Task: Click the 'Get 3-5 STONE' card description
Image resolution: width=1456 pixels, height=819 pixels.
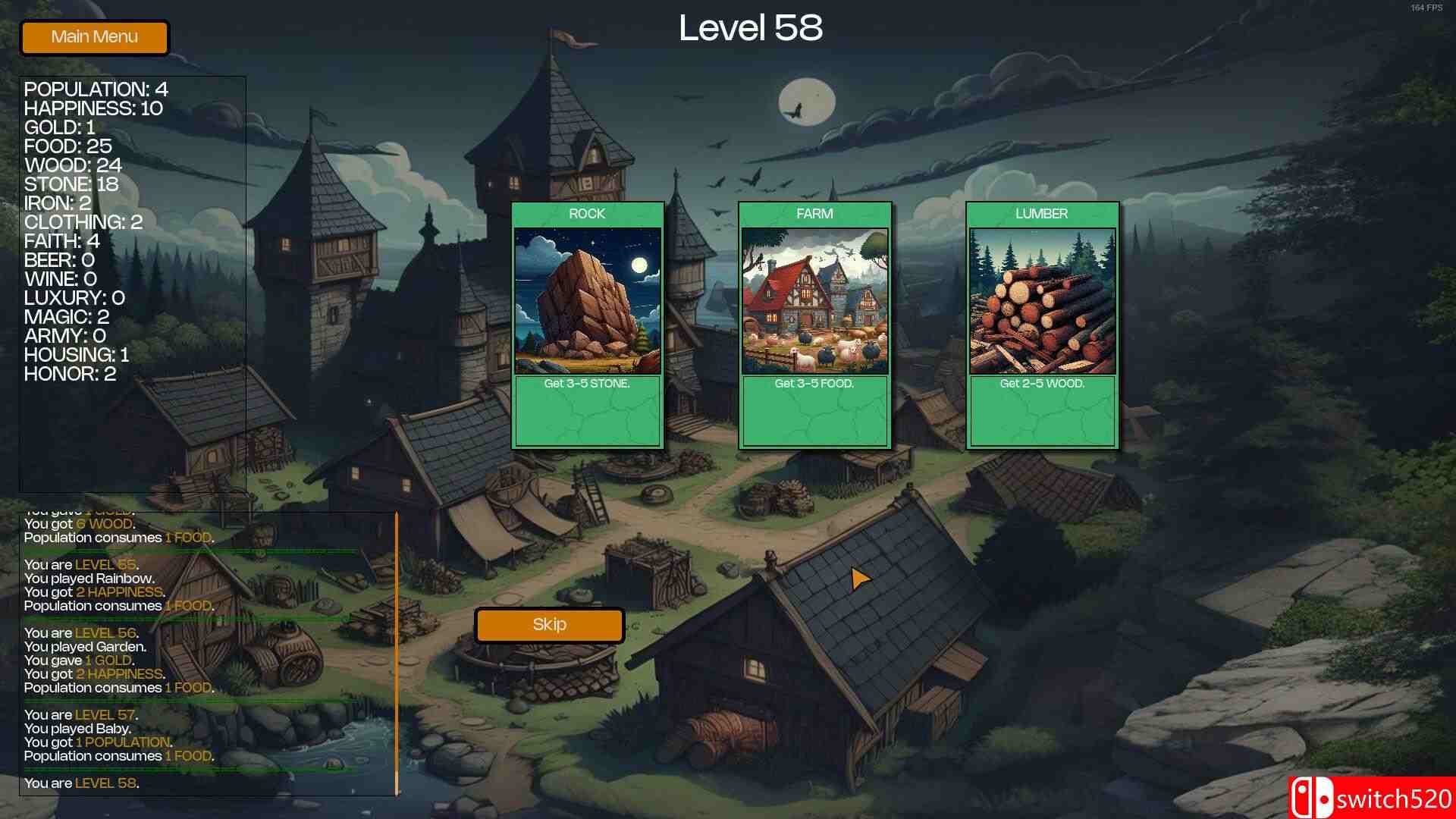Action: point(588,384)
